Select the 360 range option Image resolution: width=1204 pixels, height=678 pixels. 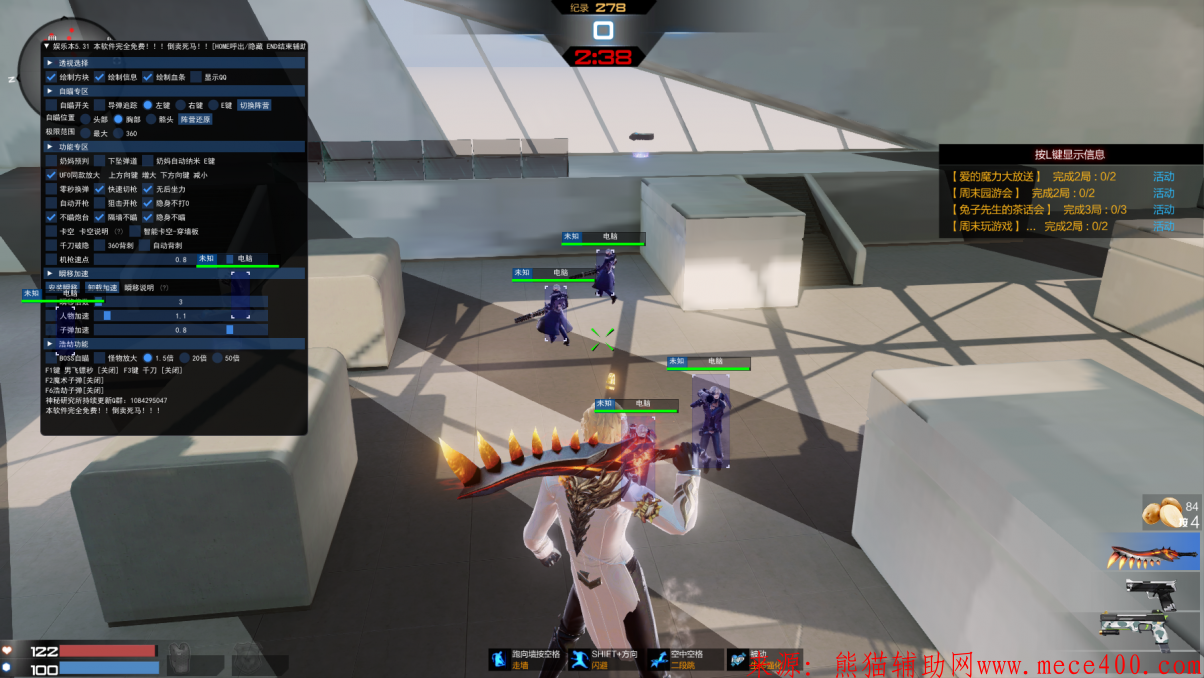tap(118, 133)
